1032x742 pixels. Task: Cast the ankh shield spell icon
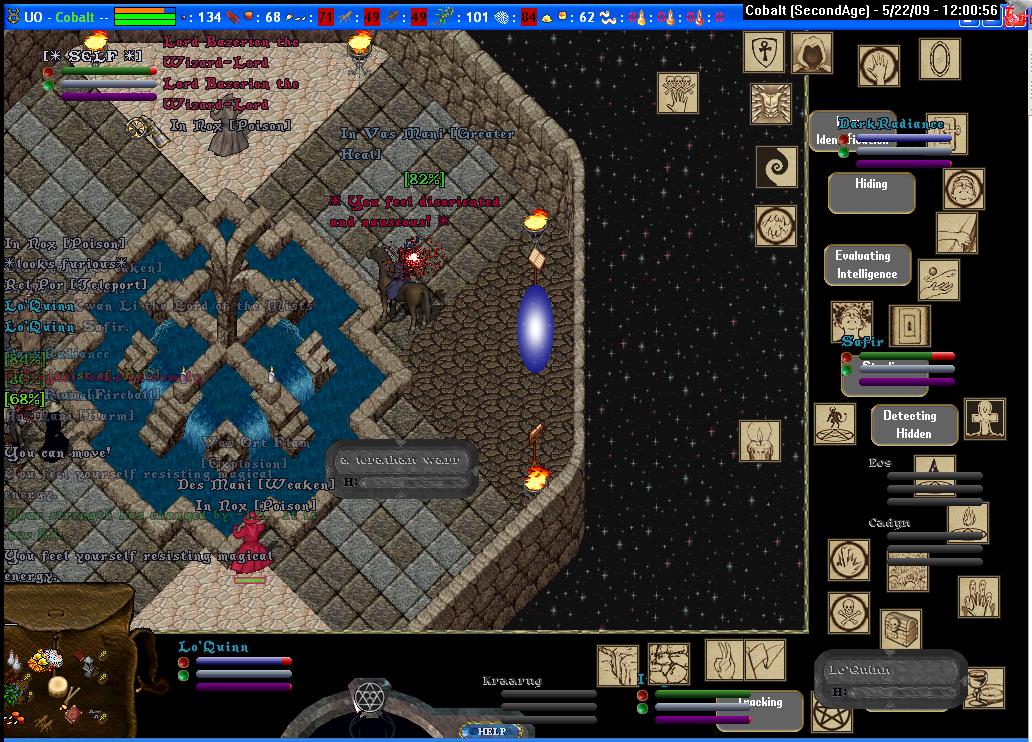coord(763,52)
